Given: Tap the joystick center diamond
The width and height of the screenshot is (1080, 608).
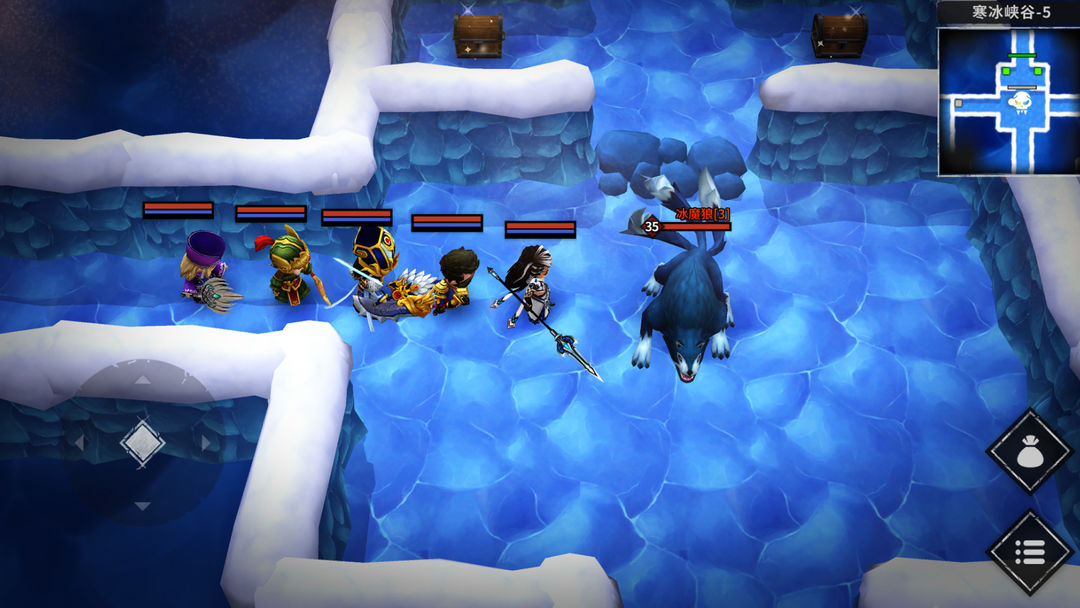Looking at the screenshot, I should click(142, 442).
